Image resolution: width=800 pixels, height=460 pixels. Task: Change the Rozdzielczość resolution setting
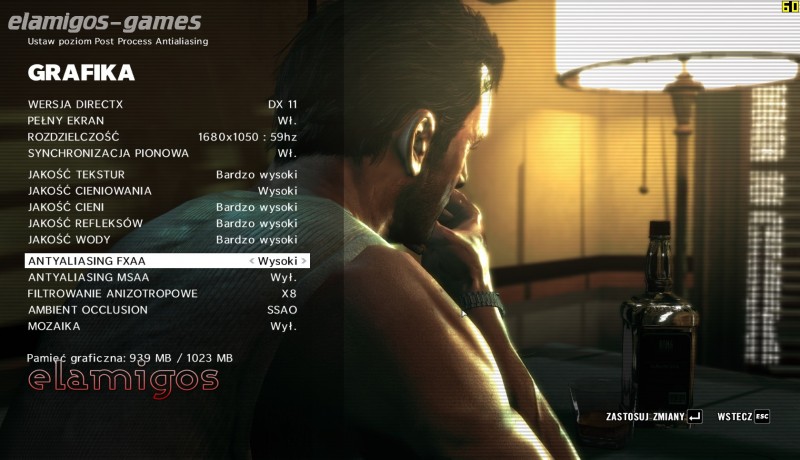click(x=162, y=137)
